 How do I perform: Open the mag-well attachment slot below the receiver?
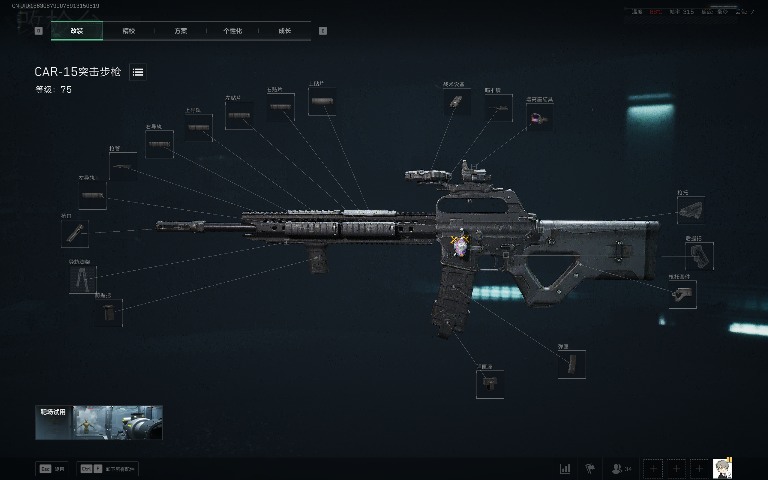[489, 384]
